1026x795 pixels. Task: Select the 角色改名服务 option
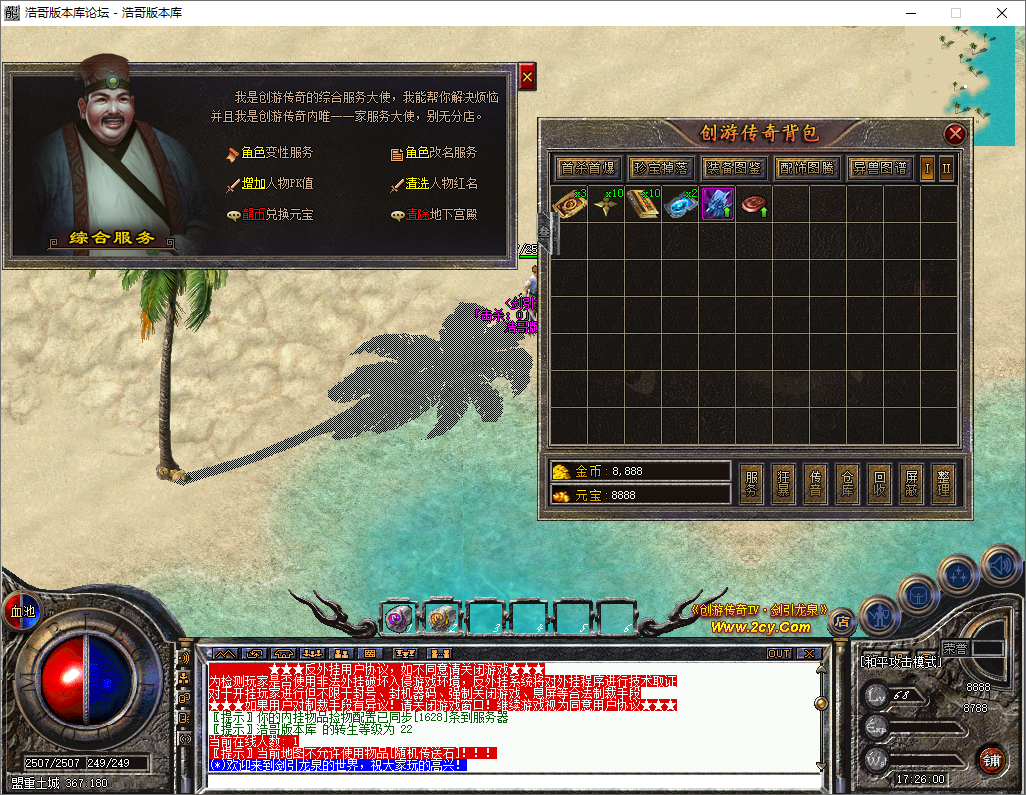(441, 153)
